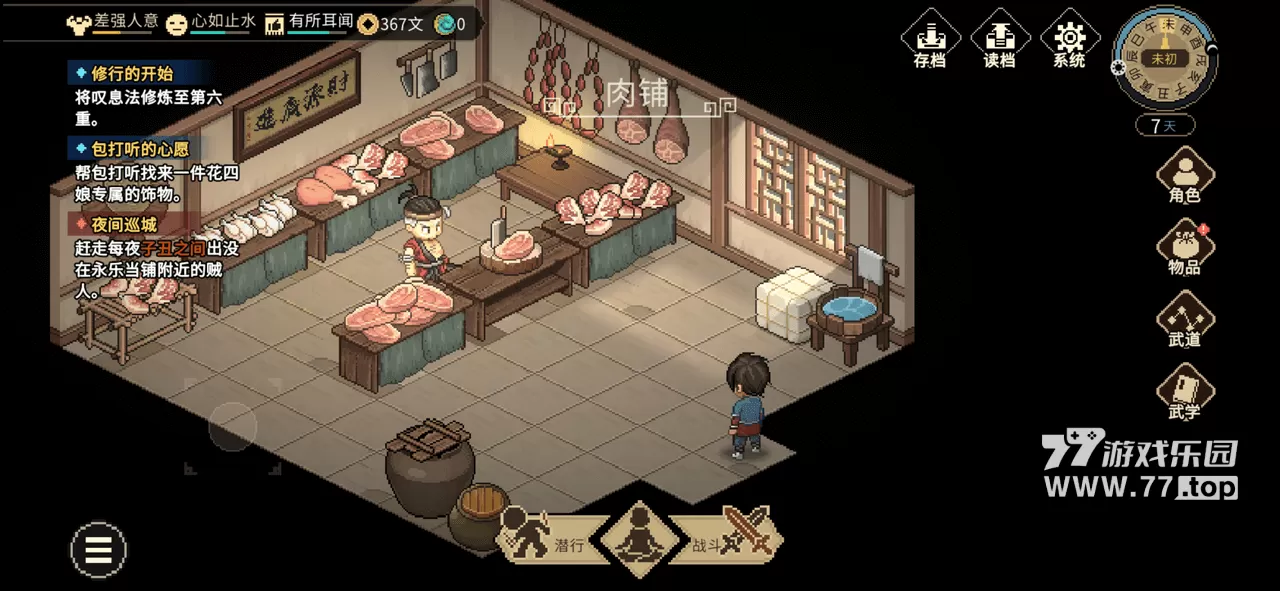Open the 物品 inventory bag
Image resolution: width=1280 pixels, height=591 pixels.
[1185, 247]
